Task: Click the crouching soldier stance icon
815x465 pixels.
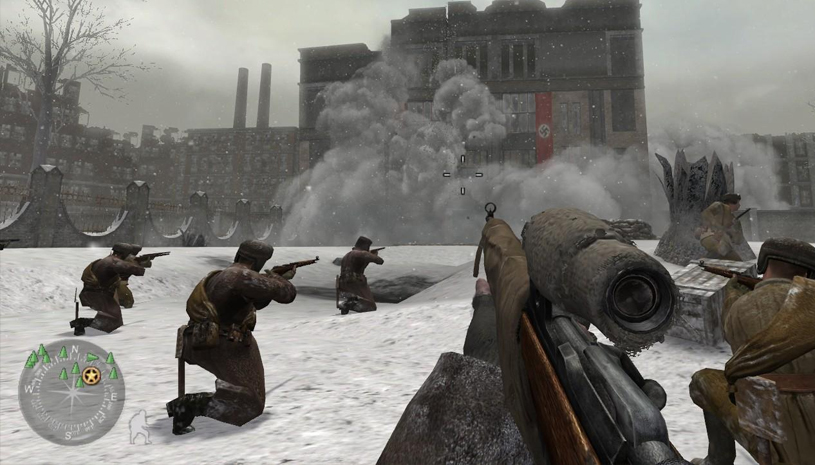Action: click(139, 427)
